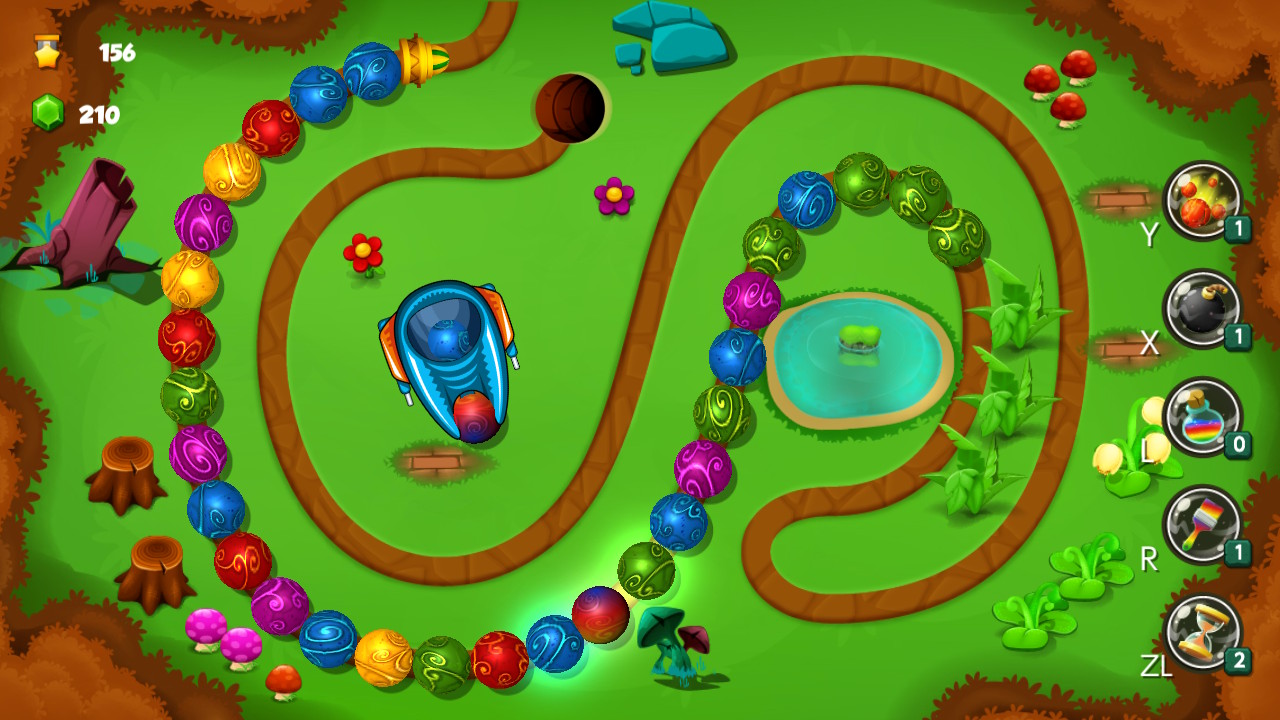1280x720 pixels.
Task: Click the red flower near the shooter
Action: [365, 253]
